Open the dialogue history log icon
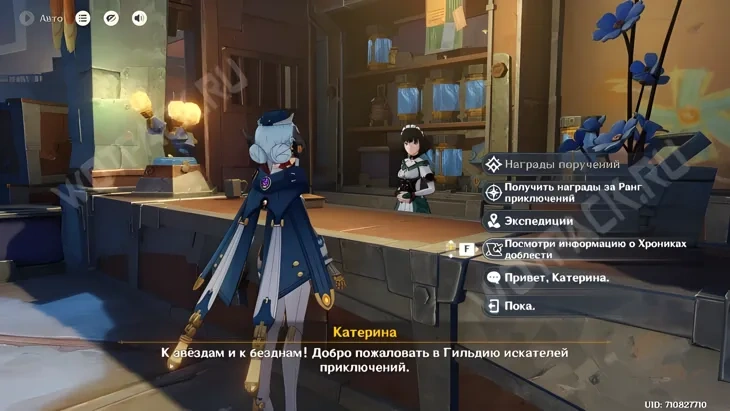The width and height of the screenshot is (730, 411). [x=83, y=18]
